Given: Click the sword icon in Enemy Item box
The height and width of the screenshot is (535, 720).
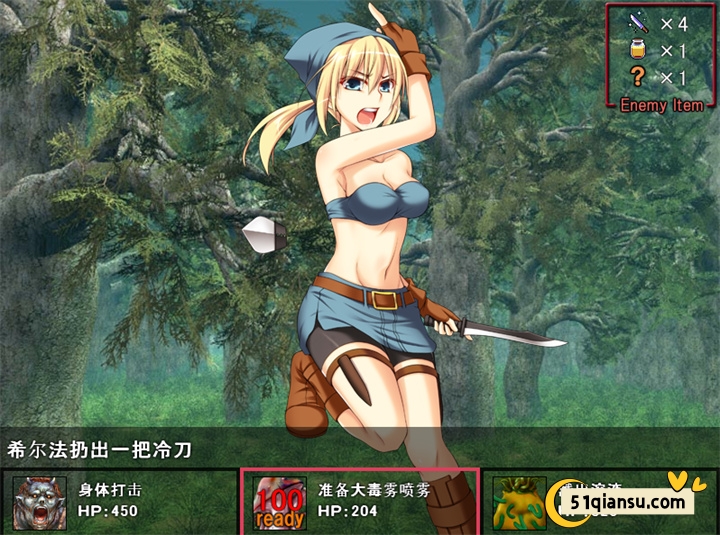Looking at the screenshot, I should coord(636,21).
